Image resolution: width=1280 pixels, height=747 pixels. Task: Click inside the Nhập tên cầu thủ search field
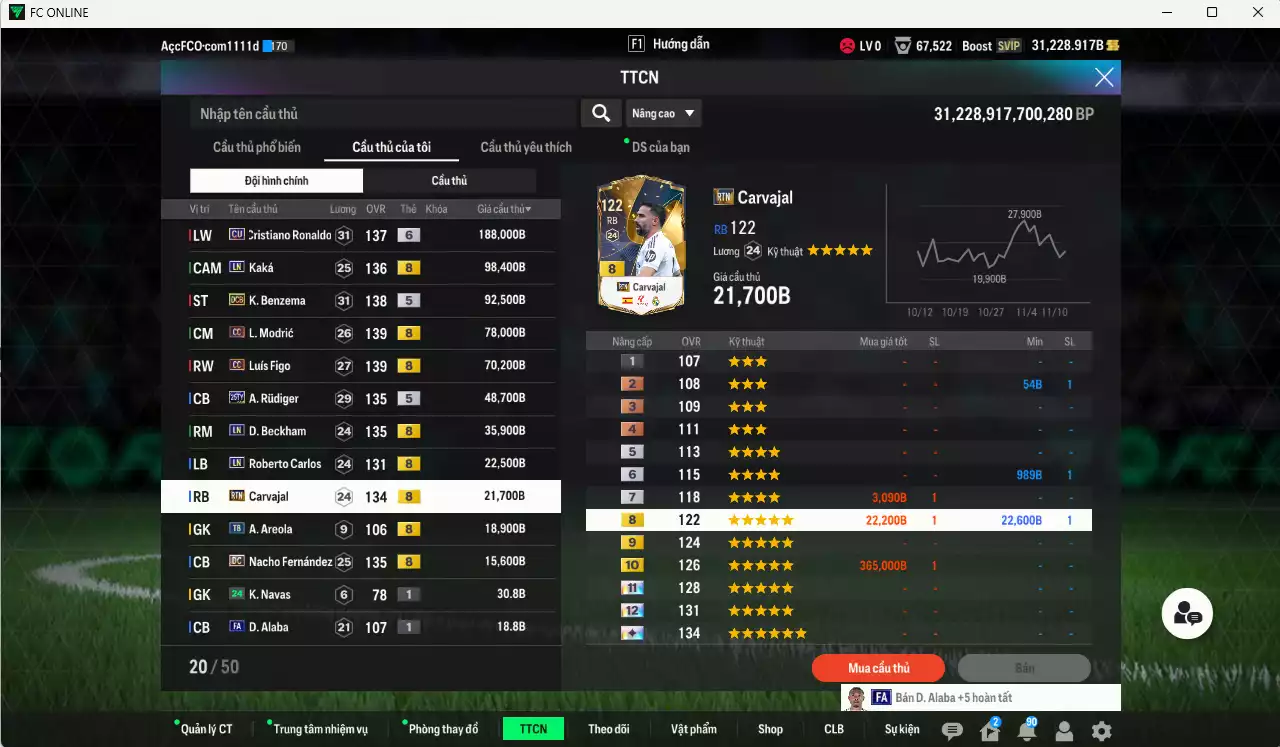point(380,113)
